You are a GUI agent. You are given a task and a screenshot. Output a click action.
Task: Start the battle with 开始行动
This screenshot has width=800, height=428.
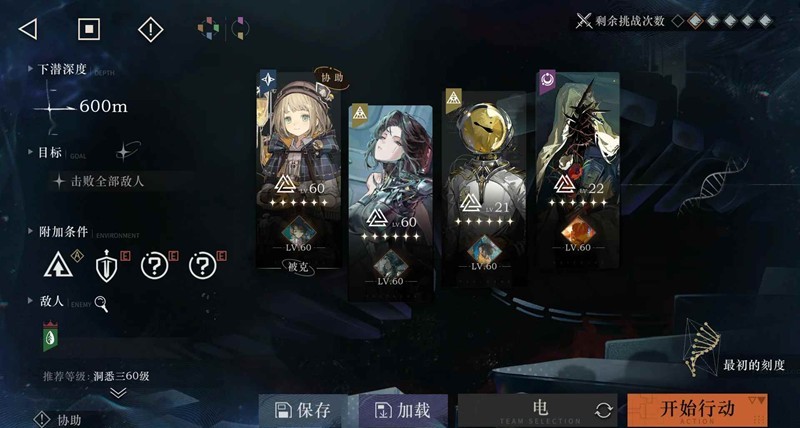click(698, 409)
